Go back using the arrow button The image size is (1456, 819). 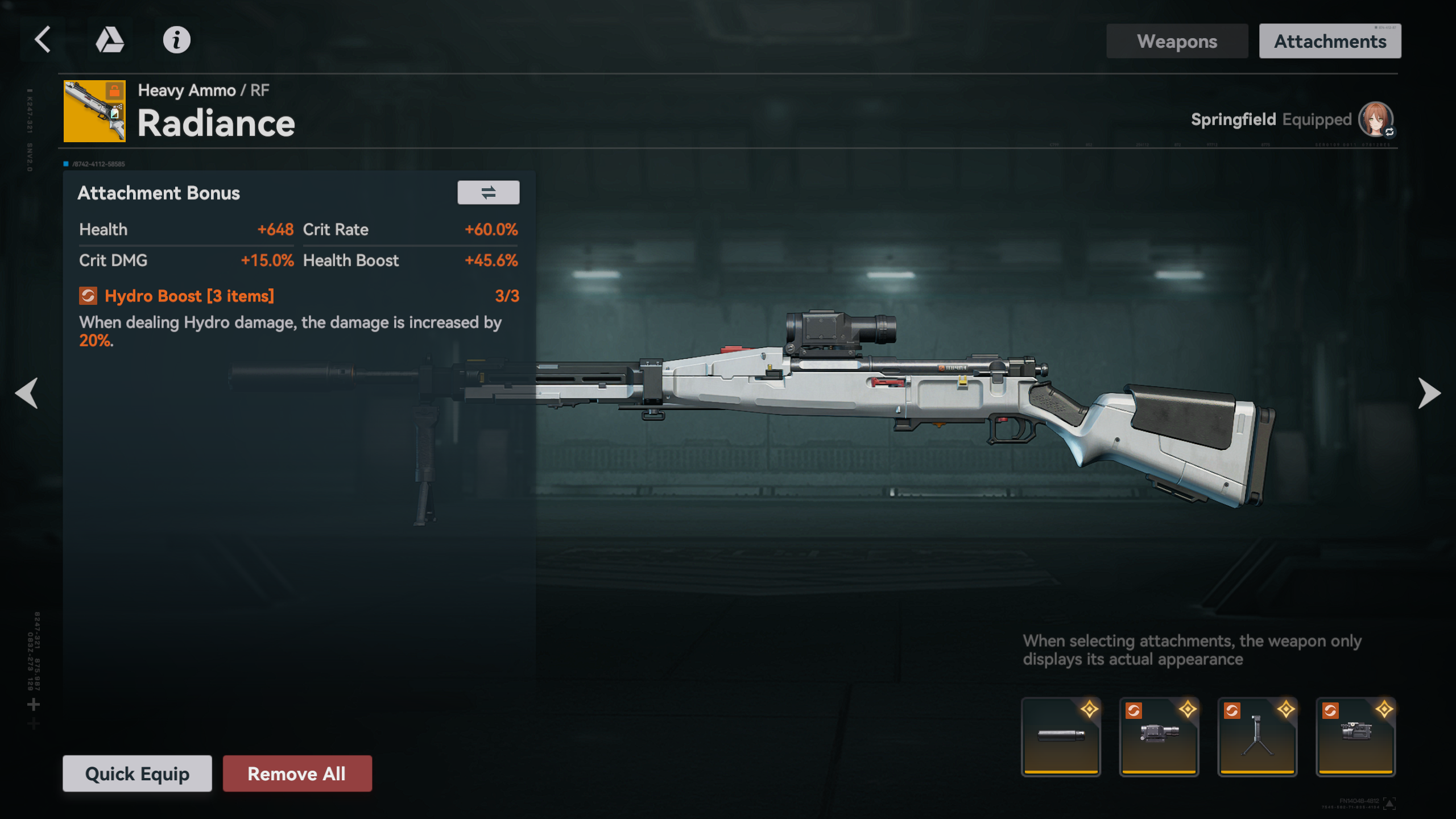click(43, 40)
